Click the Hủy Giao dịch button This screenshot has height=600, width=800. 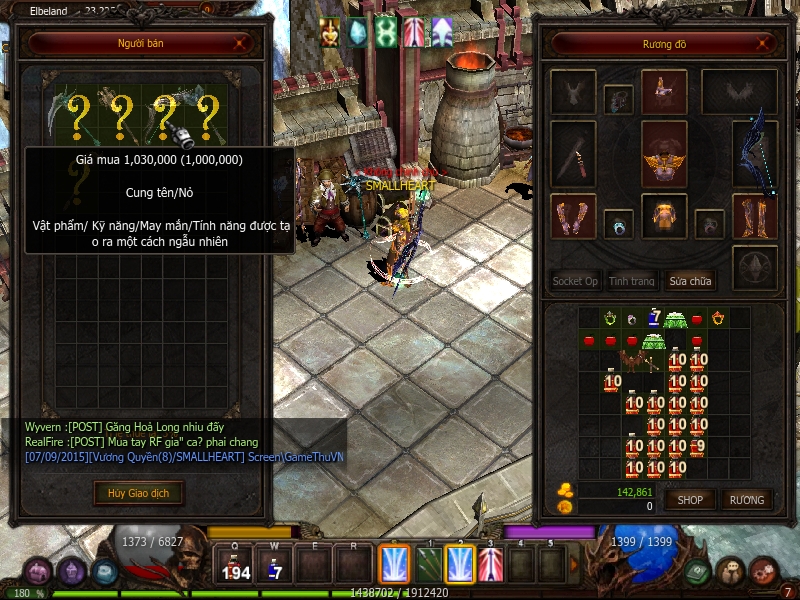tap(139, 492)
